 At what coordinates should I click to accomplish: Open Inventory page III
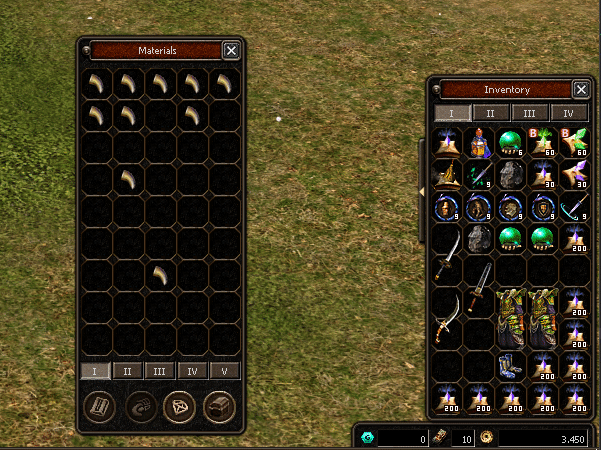tap(530, 113)
